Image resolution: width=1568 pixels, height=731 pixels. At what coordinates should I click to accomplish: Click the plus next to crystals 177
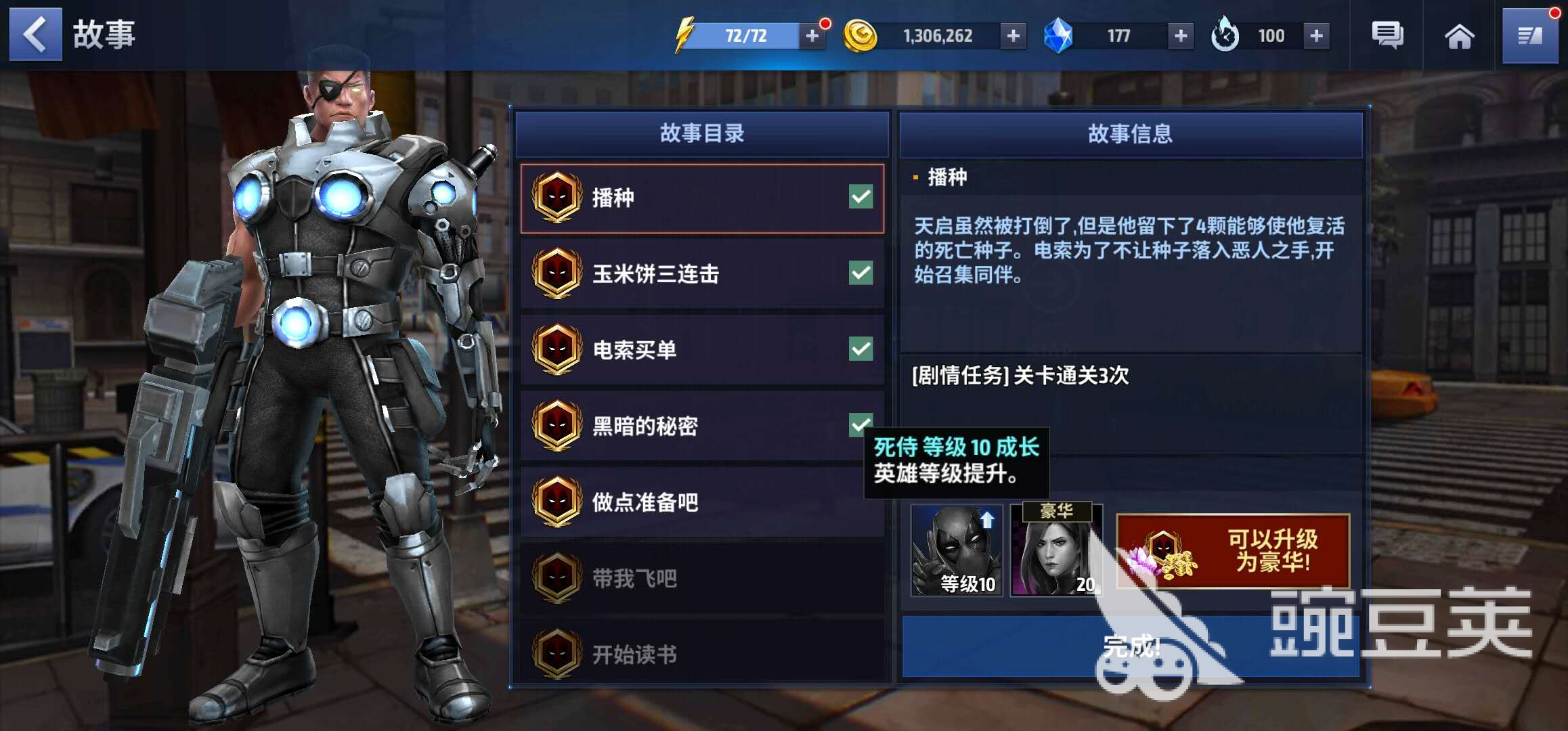click(1179, 35)
